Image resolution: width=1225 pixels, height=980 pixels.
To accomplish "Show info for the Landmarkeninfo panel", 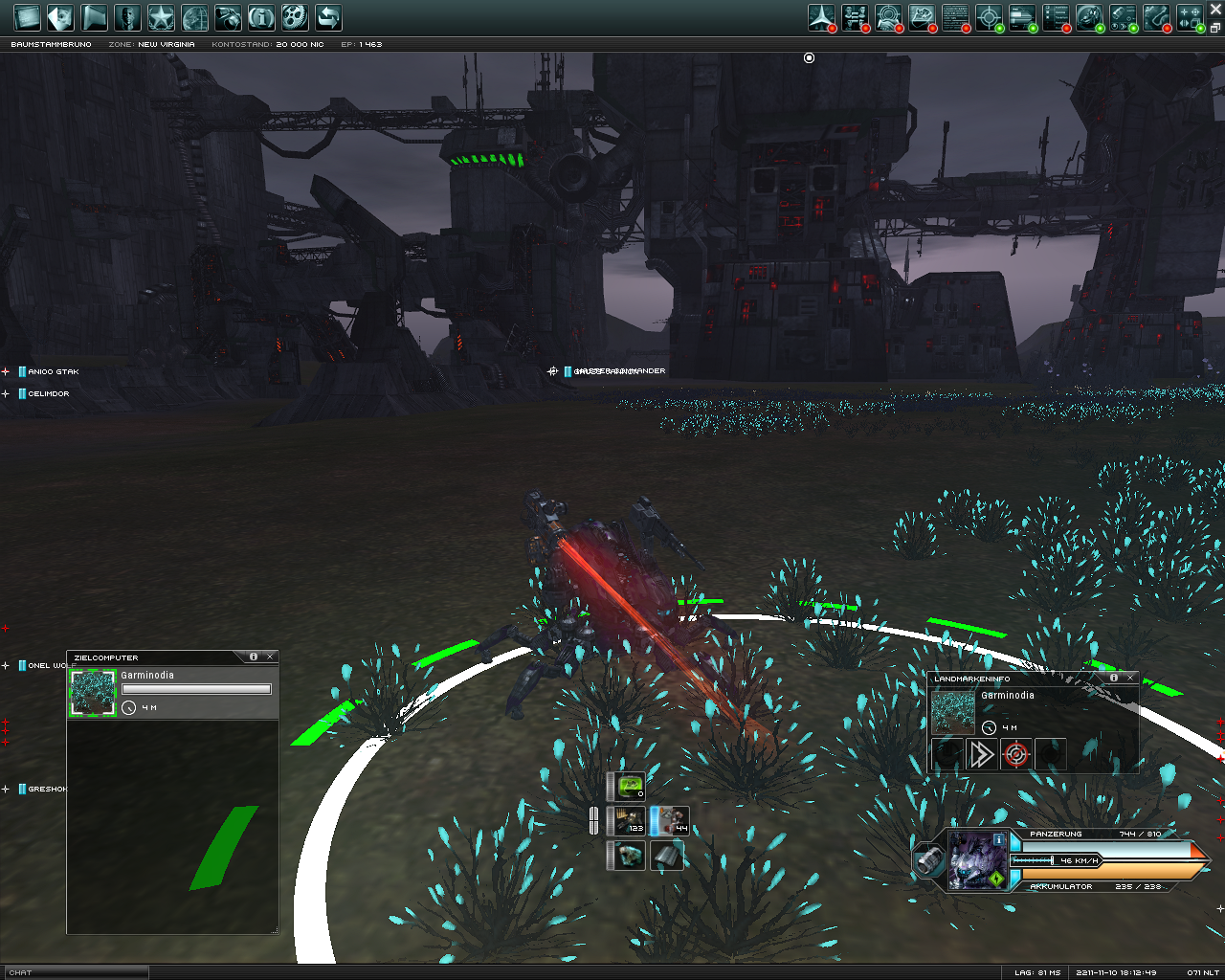I will pos(1113,678).
